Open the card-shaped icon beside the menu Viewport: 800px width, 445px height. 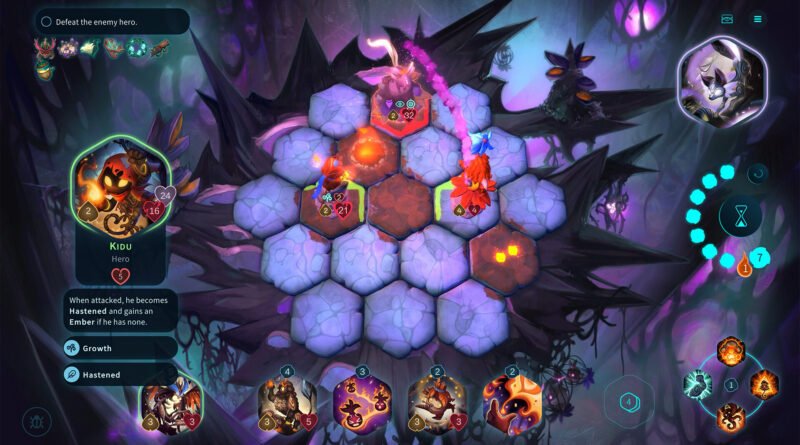[x=727, y=18]
